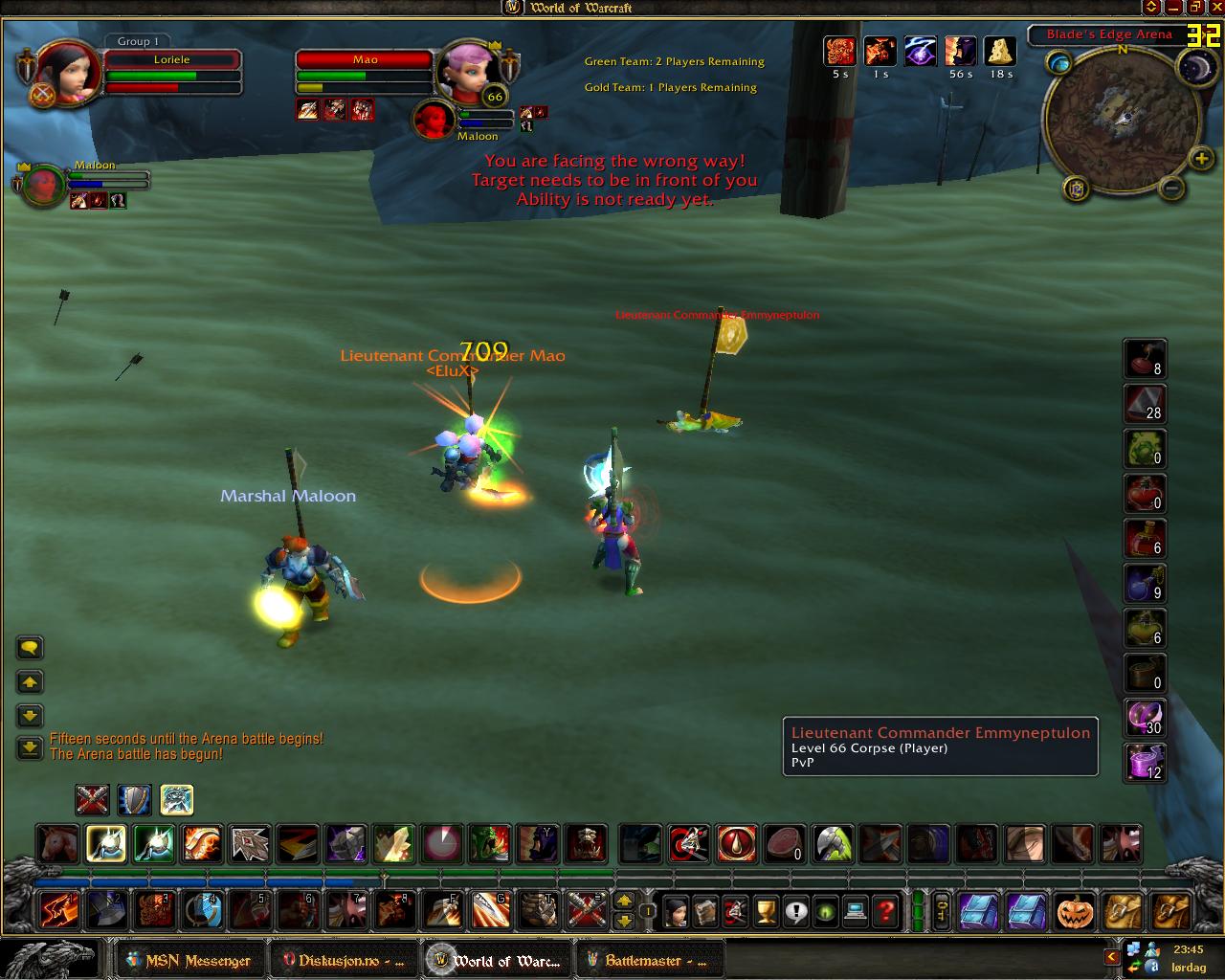Switch to MSN Messenger in the taskbar

pos(188,961)
